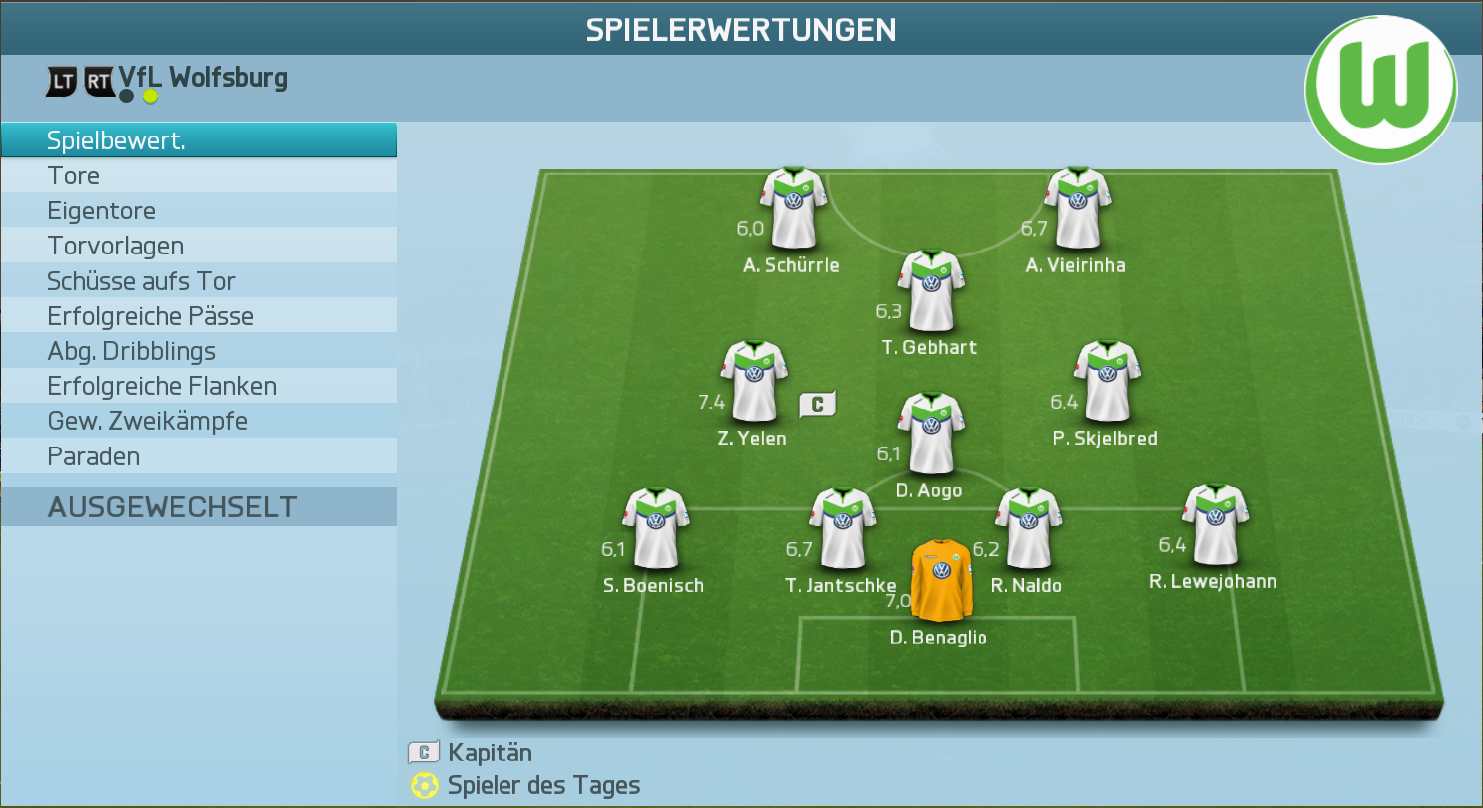Viewport: 1483px width, 808px height.
Task: Choose T. Gebhart on the formation
Action: click(931, 291)
